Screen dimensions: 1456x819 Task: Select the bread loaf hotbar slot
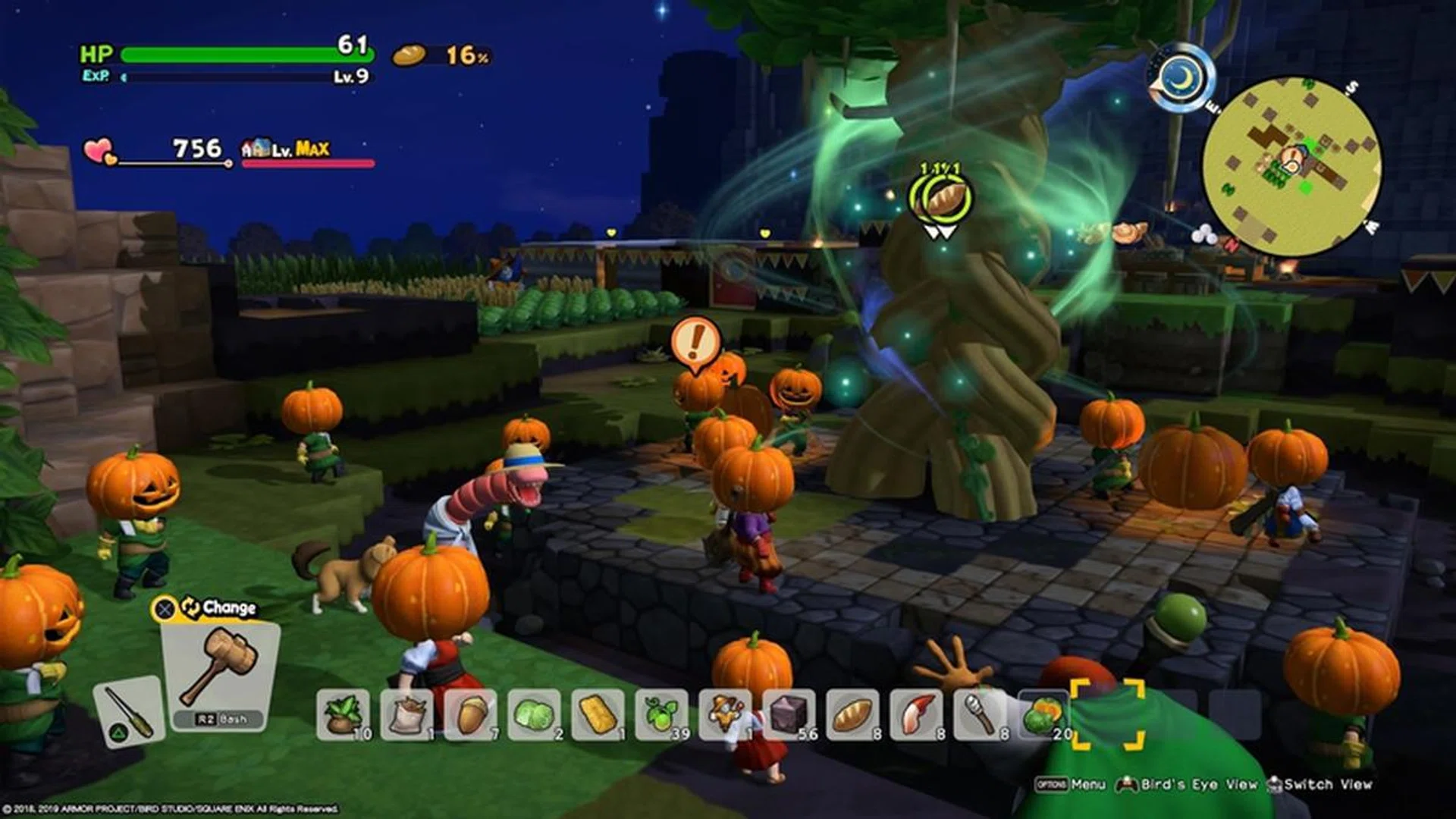coord(853,715)
